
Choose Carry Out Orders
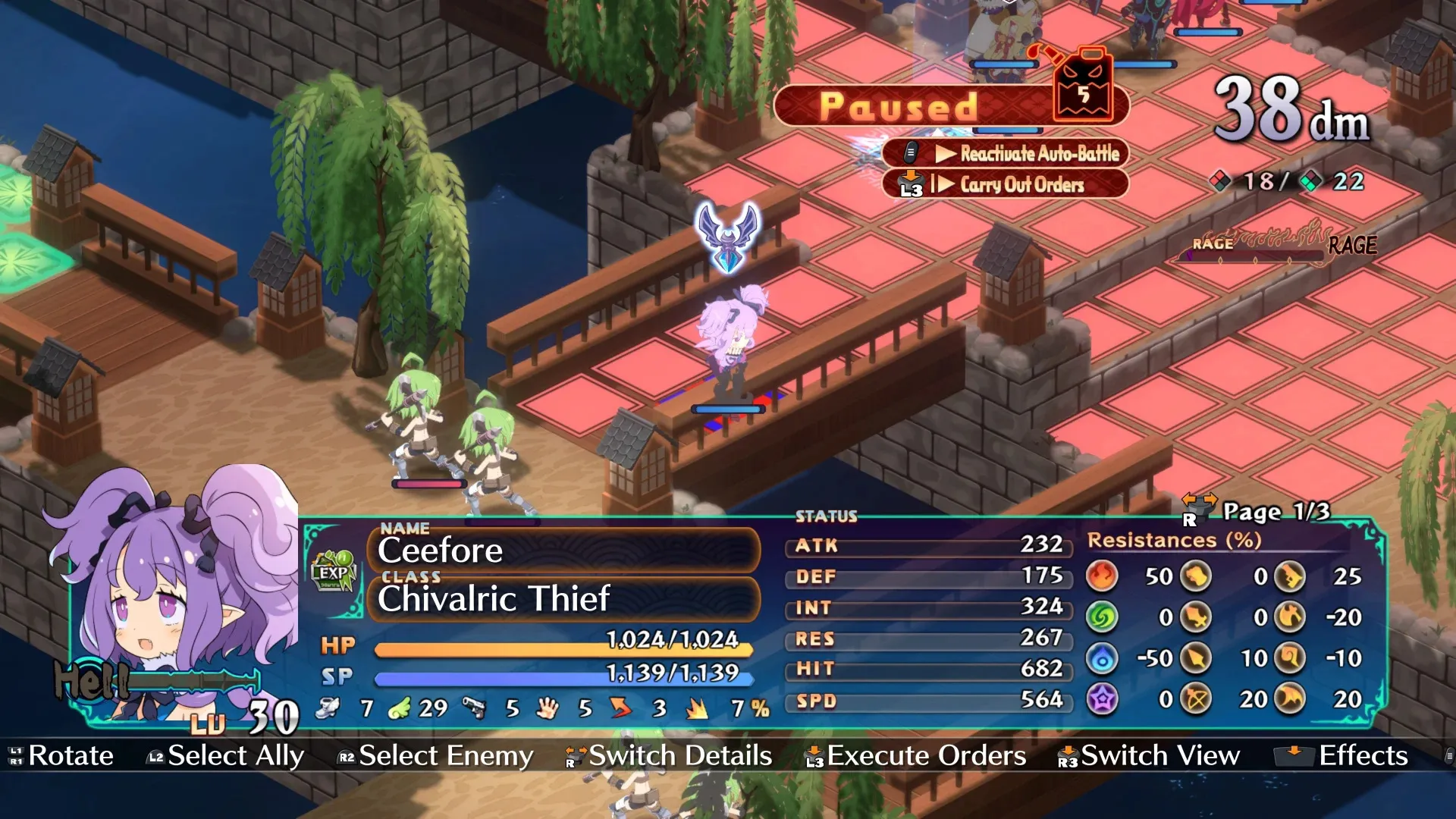[1006, 184]
